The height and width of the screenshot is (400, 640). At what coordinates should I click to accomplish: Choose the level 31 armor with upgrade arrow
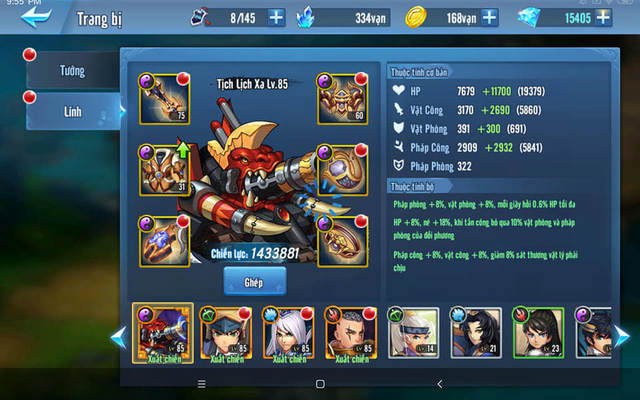(x=164, y=169)
